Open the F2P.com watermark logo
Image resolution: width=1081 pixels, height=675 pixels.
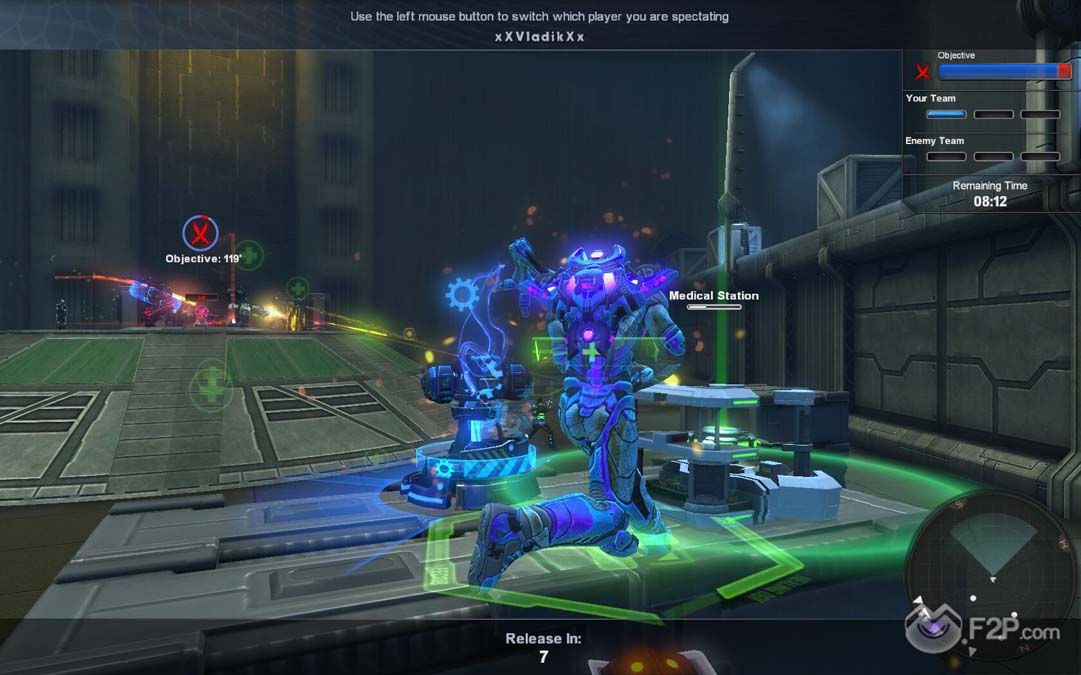pyautogui.click(x=983, y=630)
